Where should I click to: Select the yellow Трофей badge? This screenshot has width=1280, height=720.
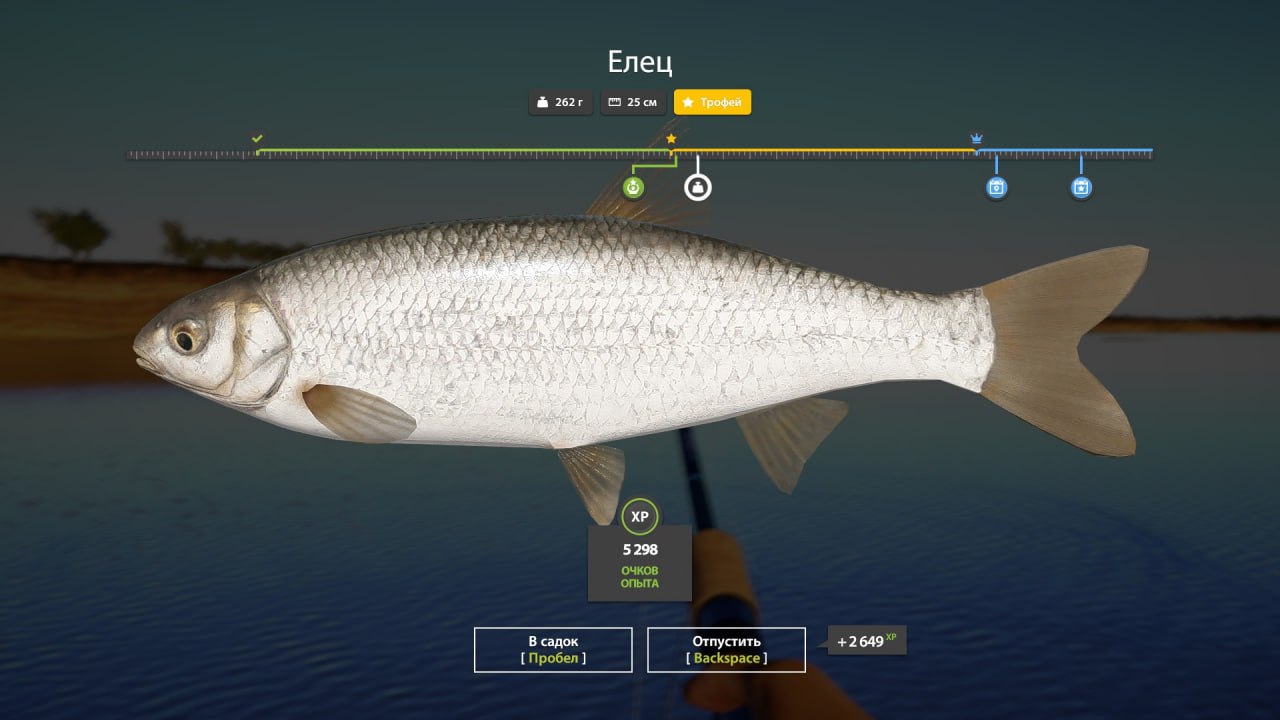(712, 102)
